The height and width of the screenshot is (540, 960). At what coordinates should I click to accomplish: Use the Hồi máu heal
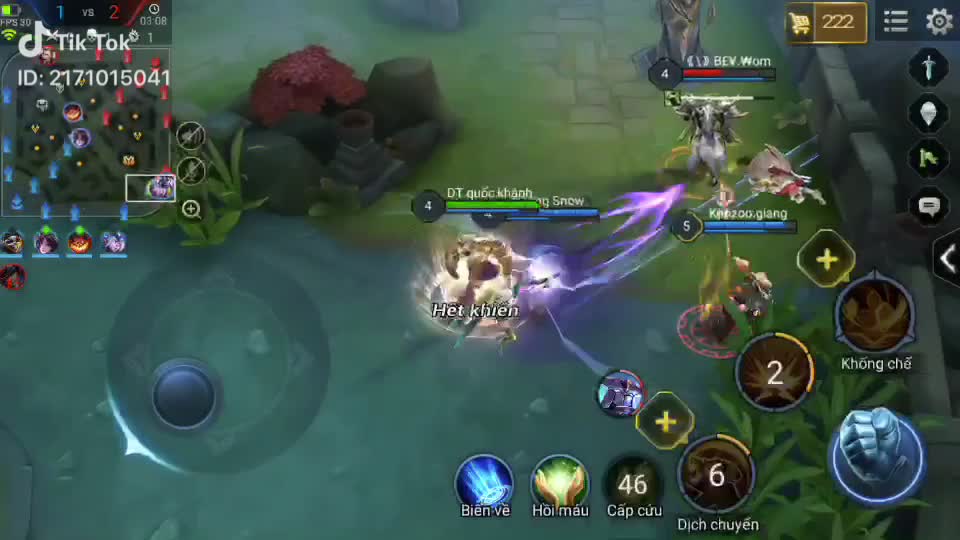coord(560,483)
